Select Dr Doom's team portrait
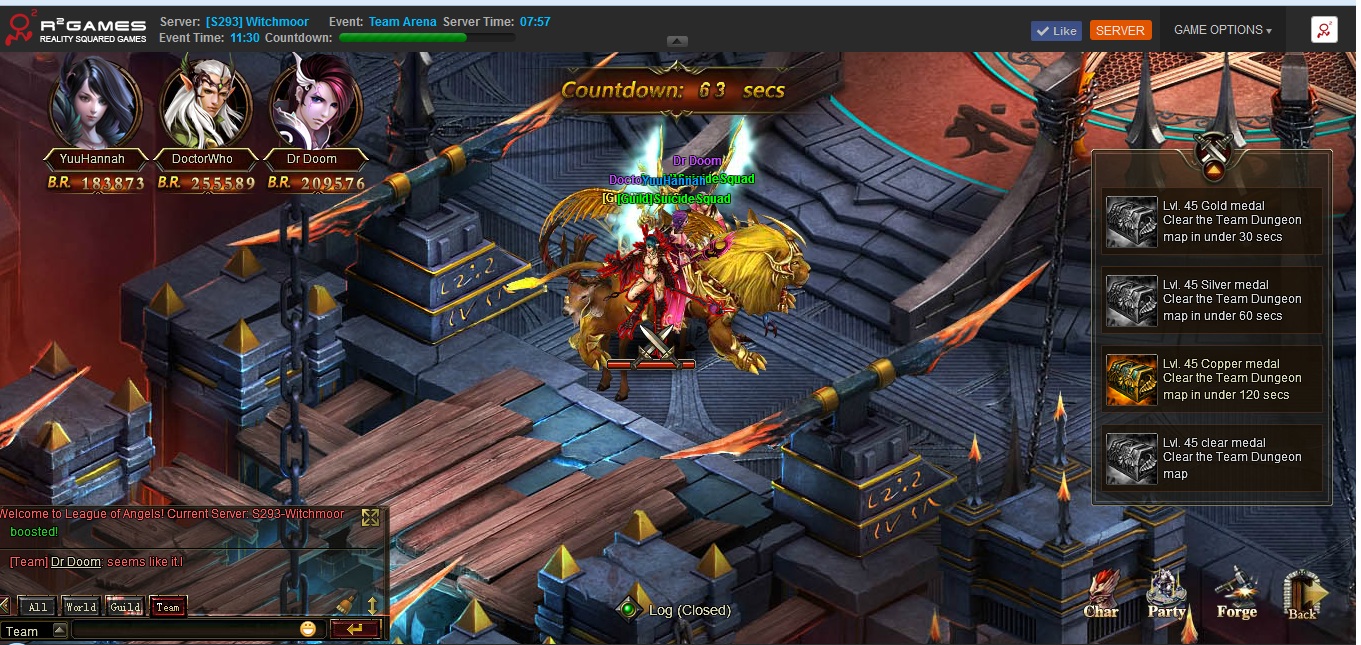Image resolution: width=1361 pixels, height=645 pixels. click(x=314, y=103)
